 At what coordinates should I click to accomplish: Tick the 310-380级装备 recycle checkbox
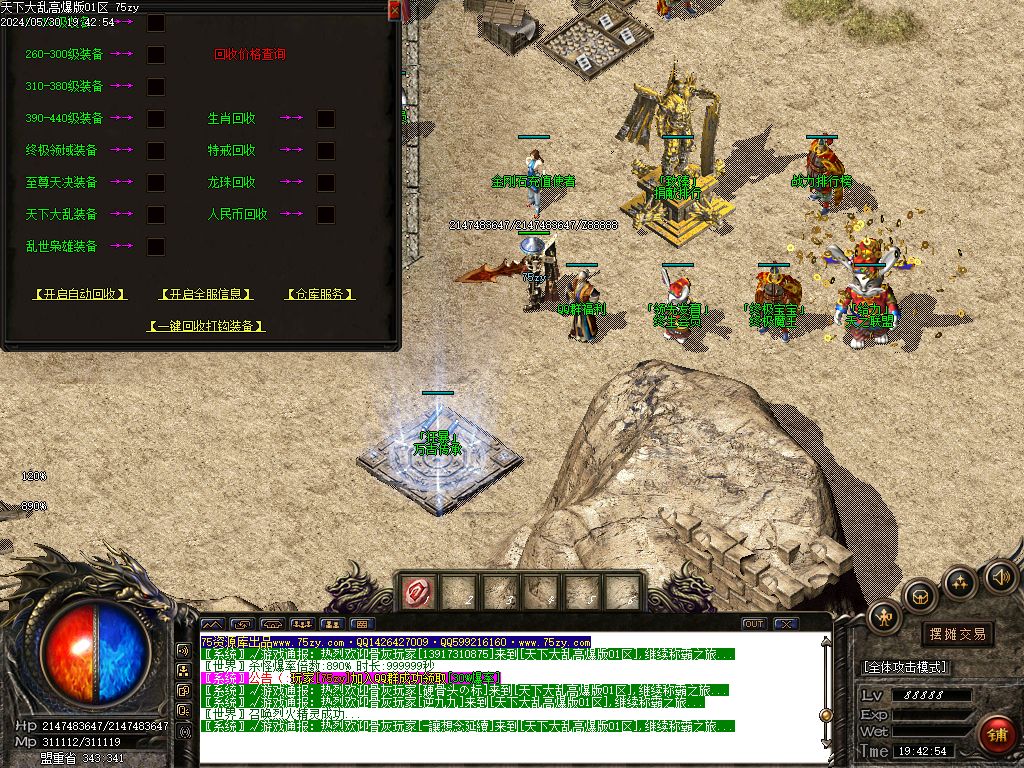click(156, 87)
